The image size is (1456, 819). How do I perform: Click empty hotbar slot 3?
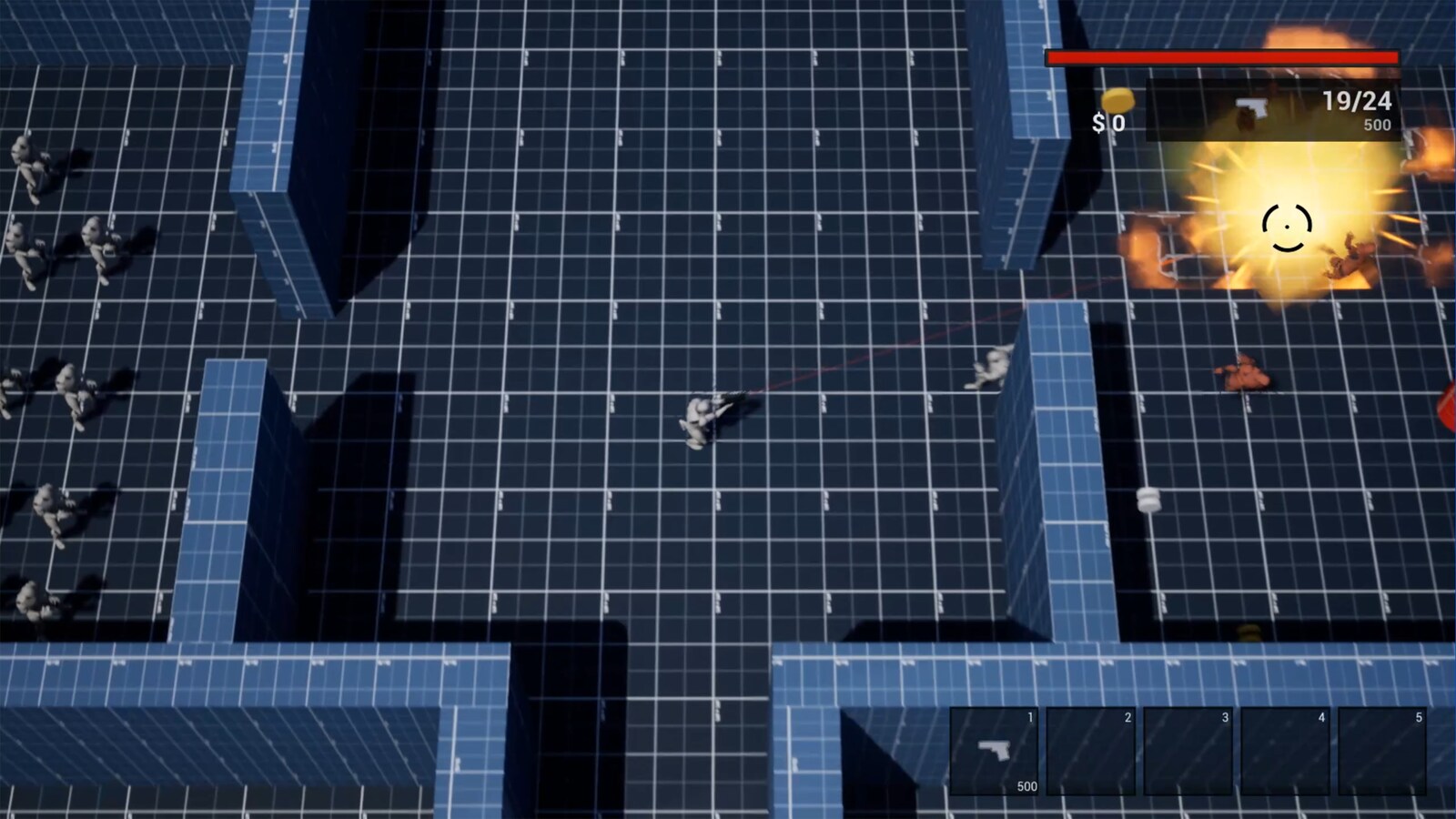click(1189, 751)
